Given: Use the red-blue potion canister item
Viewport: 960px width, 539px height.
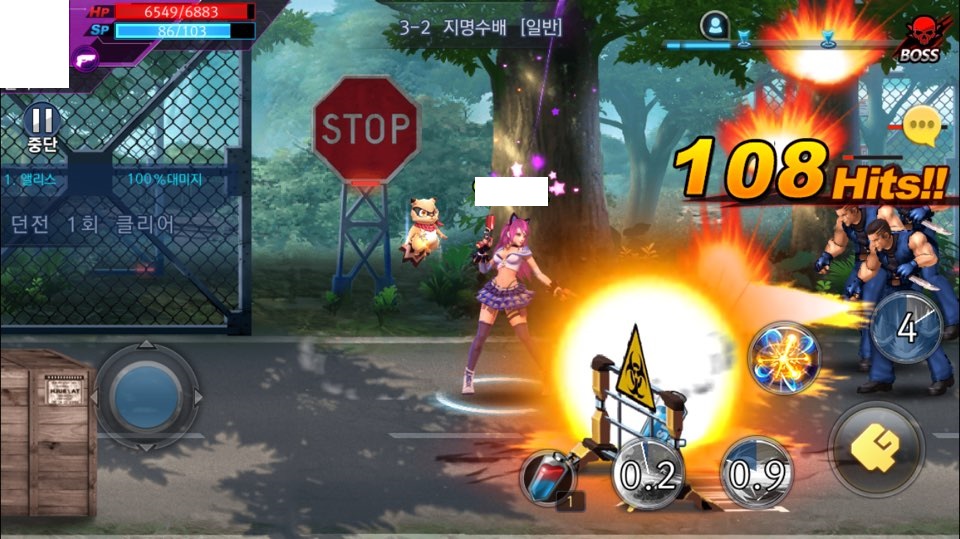Looking at the screenshot, I should pos(549,478).
